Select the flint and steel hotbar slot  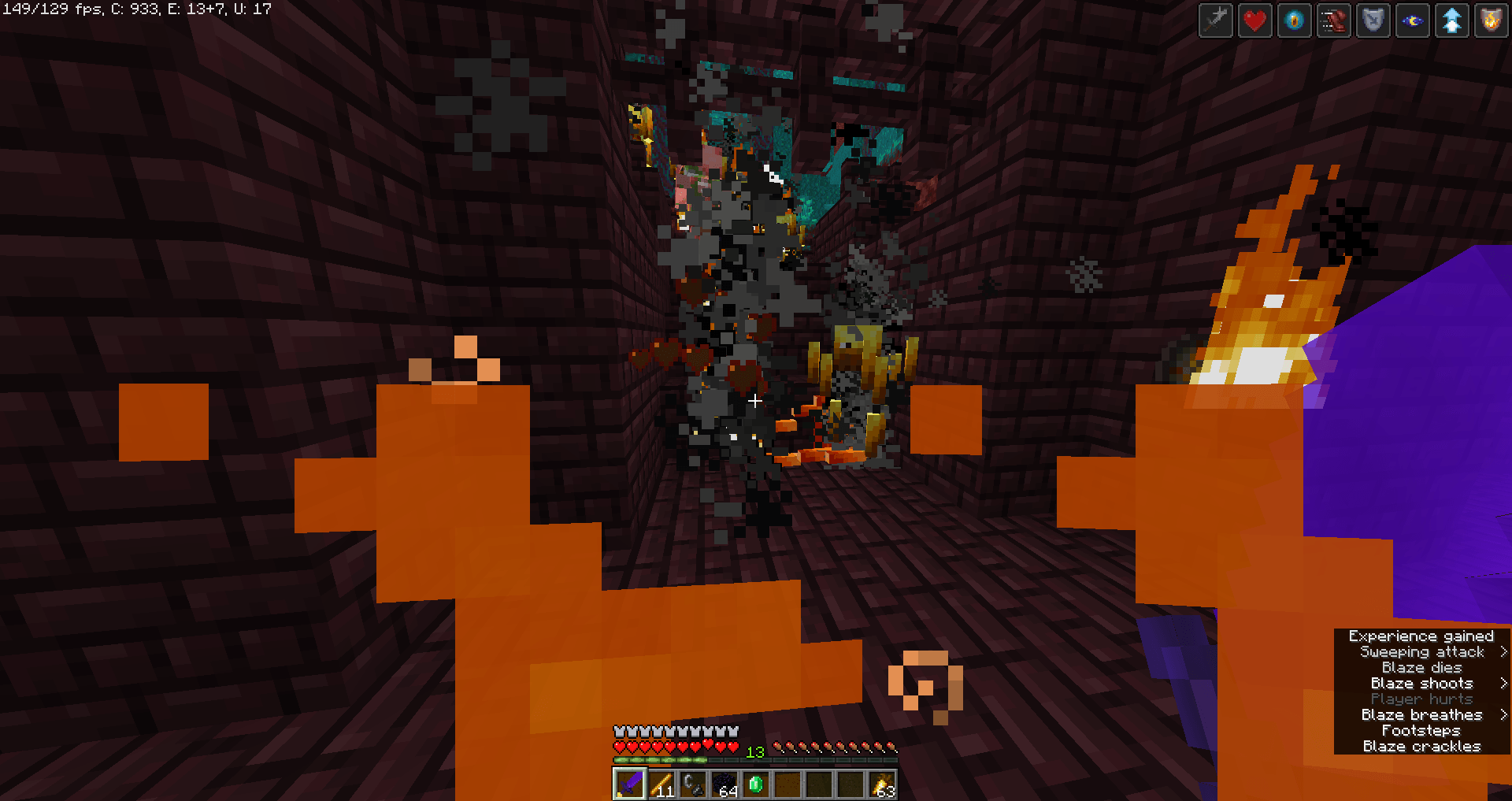click(694, 785)
